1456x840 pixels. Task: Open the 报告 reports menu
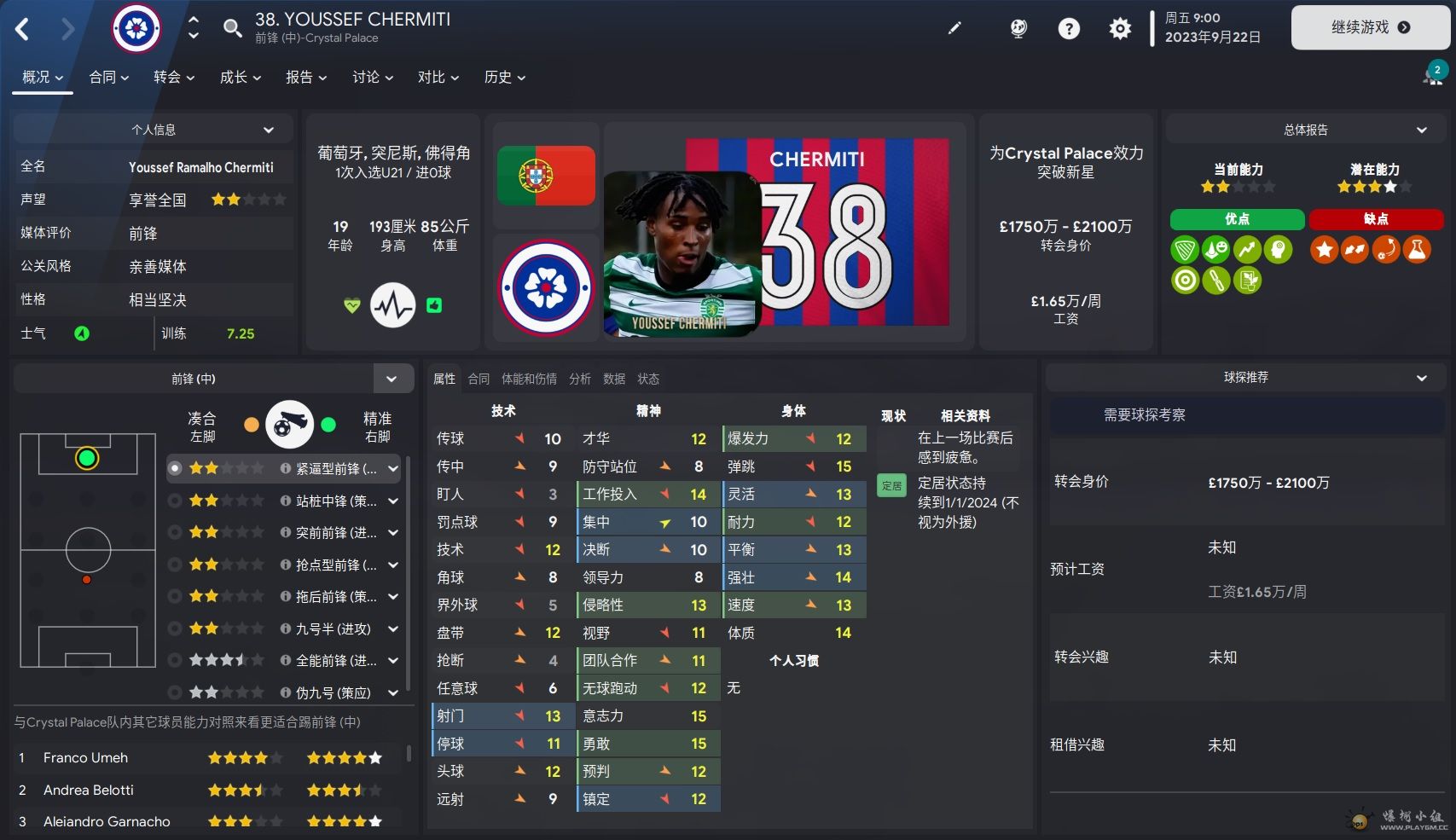[305, 77]
